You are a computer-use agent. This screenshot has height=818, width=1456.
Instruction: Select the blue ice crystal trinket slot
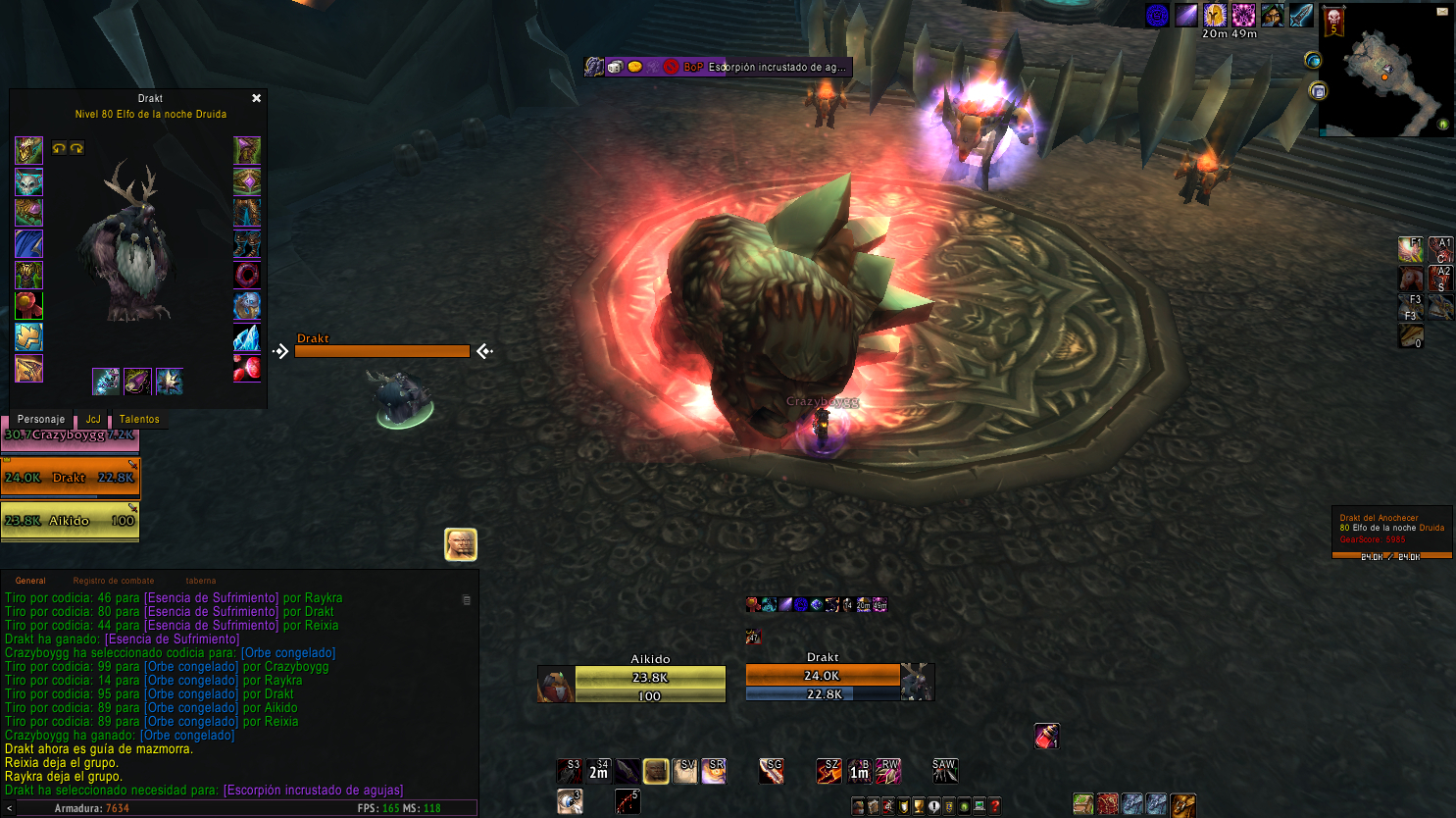(246, 337)
